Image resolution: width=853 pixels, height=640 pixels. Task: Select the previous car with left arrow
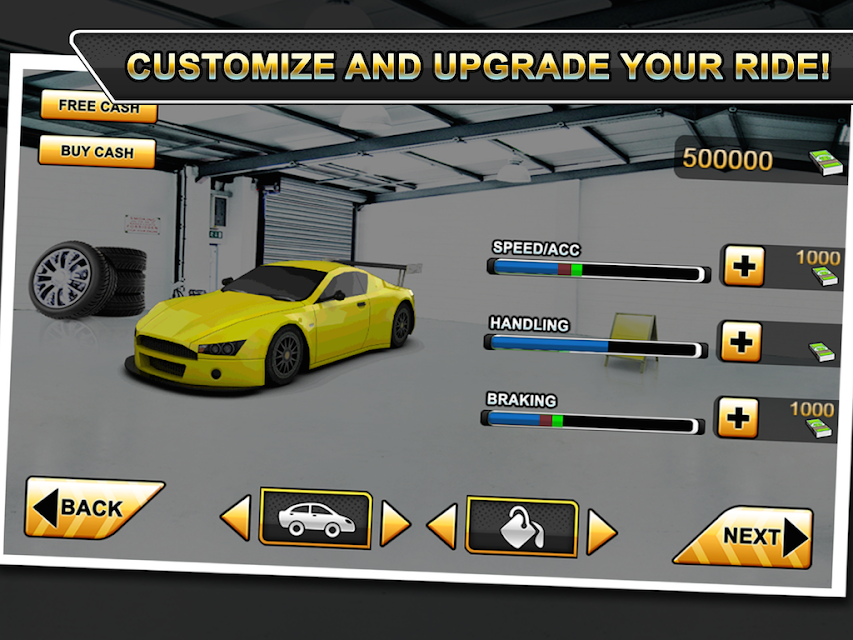pyautogui.click(x=235, y=520)
